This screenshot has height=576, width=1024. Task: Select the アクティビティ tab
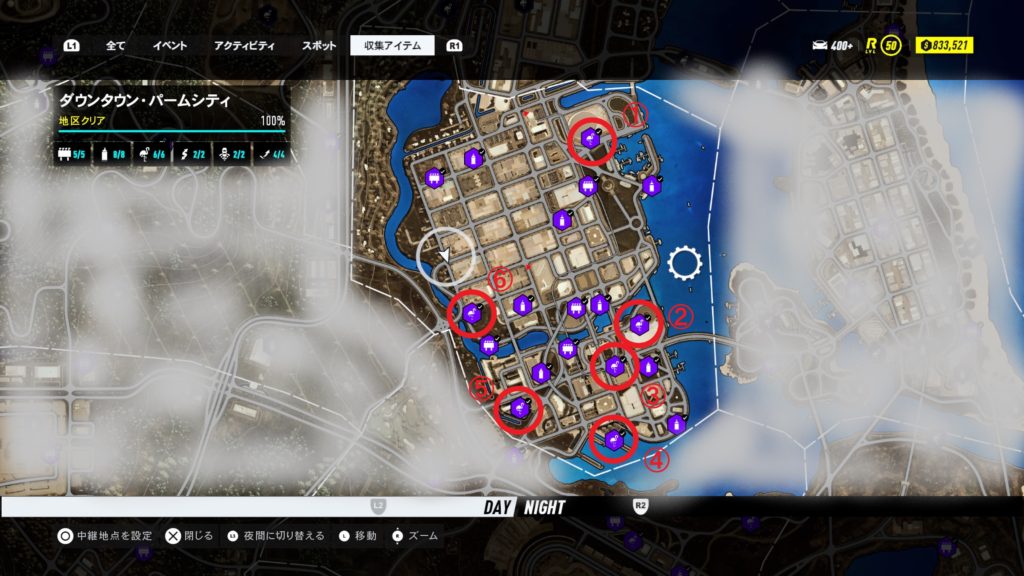pos(244,45)
